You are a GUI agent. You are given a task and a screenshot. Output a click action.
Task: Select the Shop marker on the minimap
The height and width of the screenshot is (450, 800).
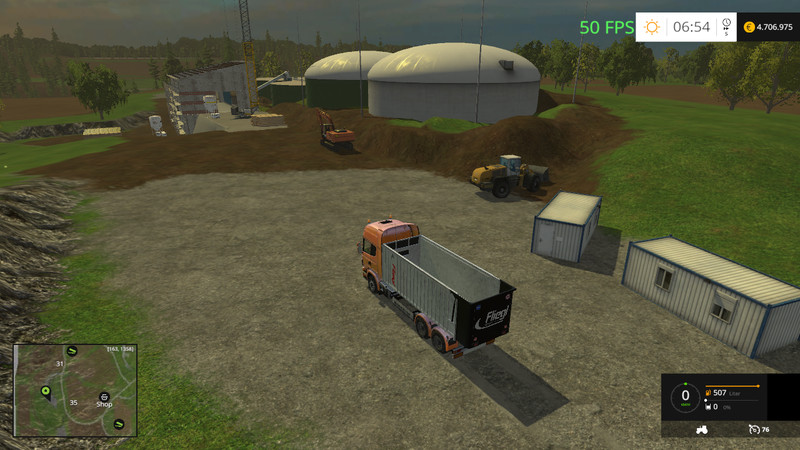point(104,396)
